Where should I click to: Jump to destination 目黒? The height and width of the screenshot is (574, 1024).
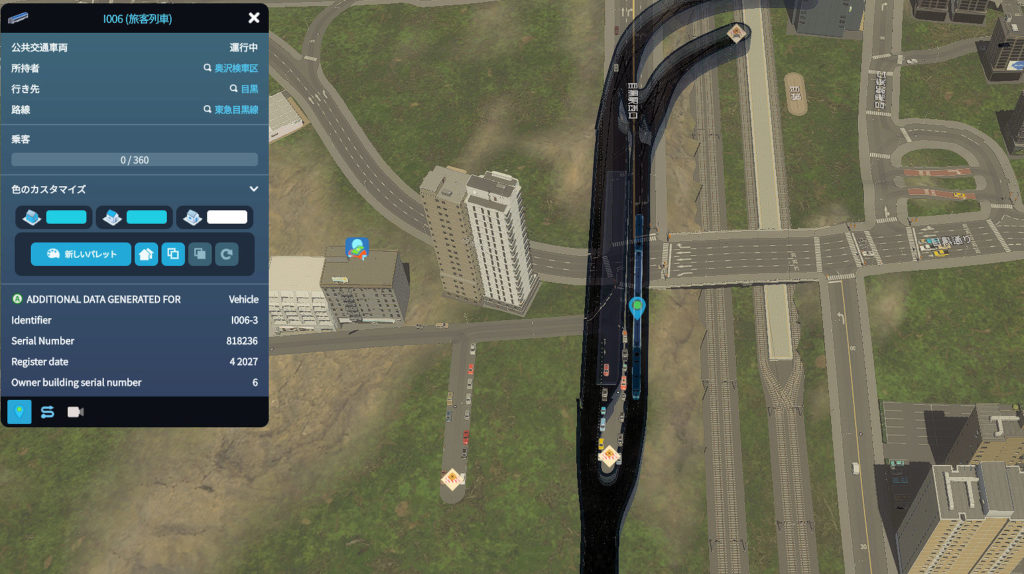pos(244,89)
